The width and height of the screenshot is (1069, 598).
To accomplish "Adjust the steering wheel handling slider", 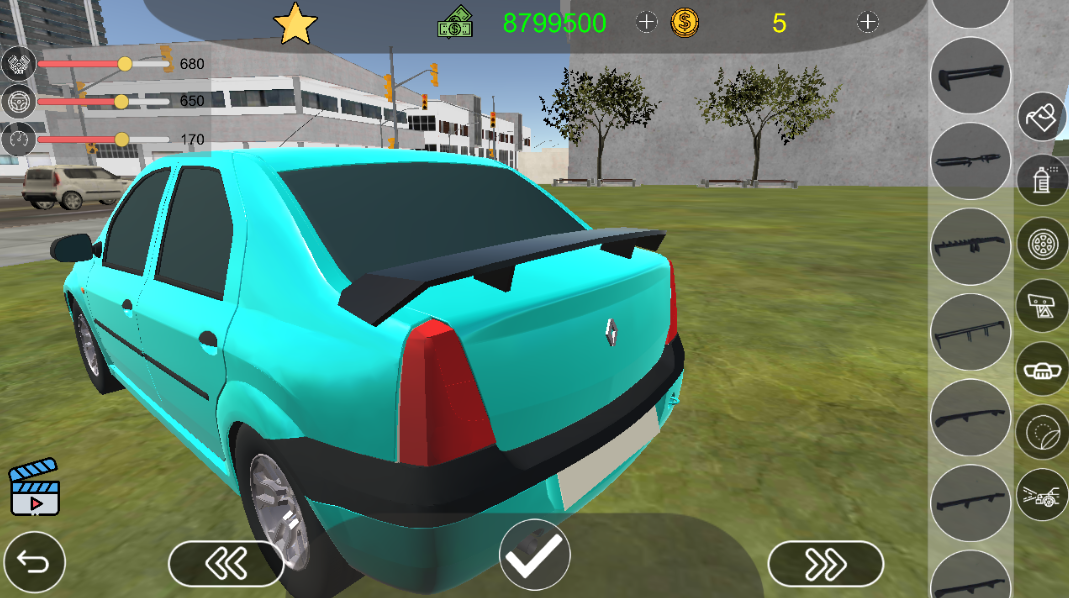I will (121, 101).
